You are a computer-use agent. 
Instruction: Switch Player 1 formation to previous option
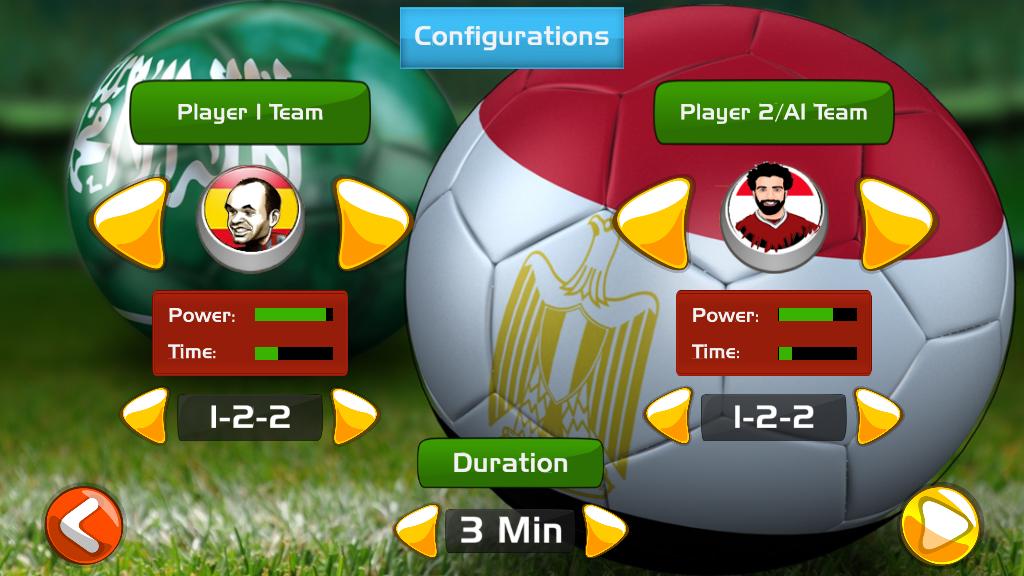pos(146,415)
